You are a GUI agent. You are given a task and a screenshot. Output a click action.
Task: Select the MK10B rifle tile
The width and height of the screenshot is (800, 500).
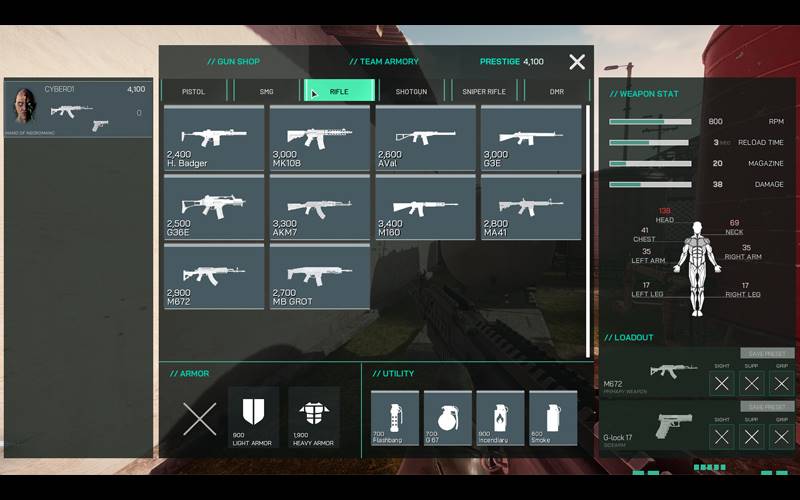(x=320, y=138)
